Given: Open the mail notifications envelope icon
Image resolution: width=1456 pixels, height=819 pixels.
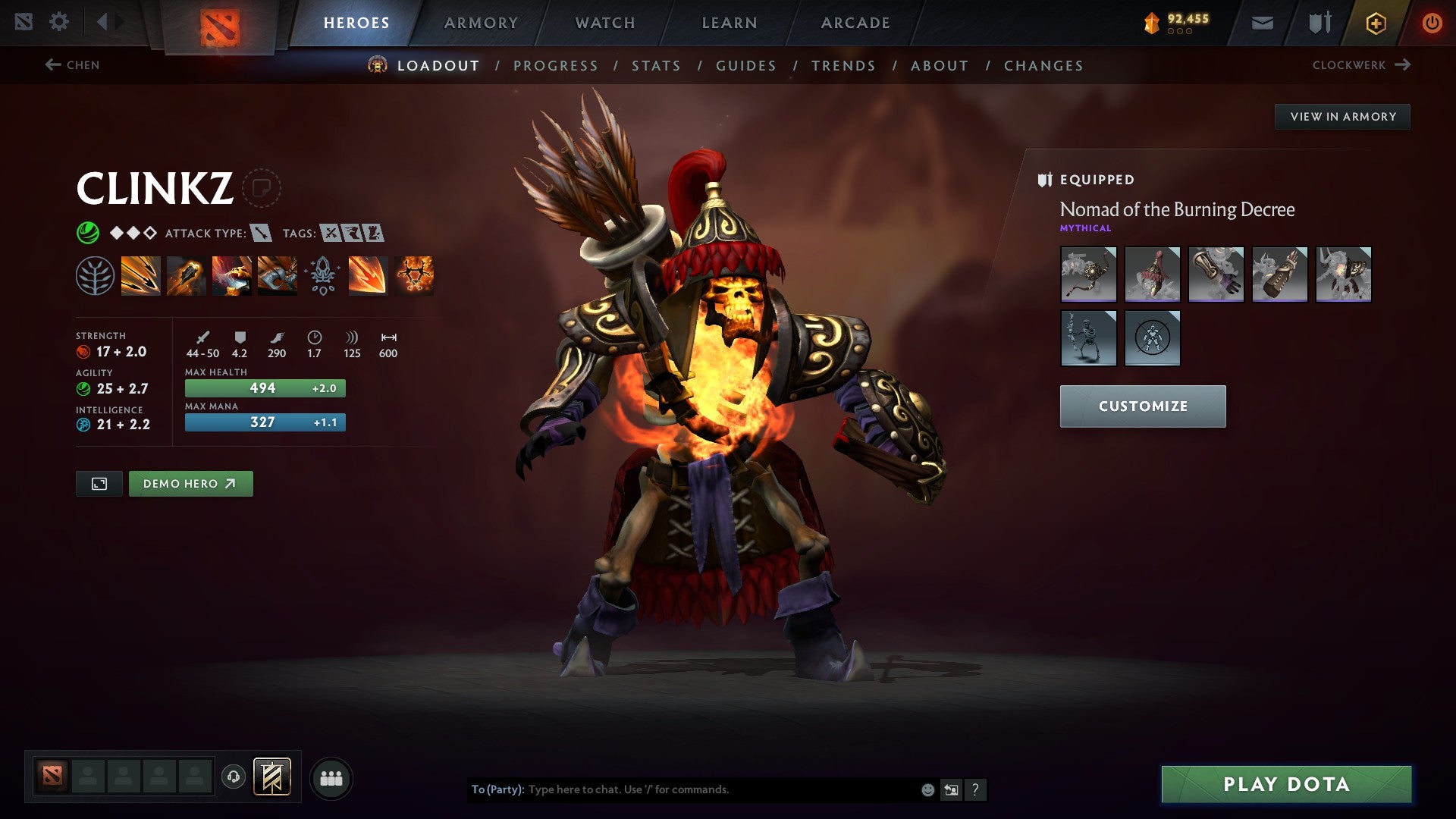Looking at the screenshot, I should tap(1261, 22).
